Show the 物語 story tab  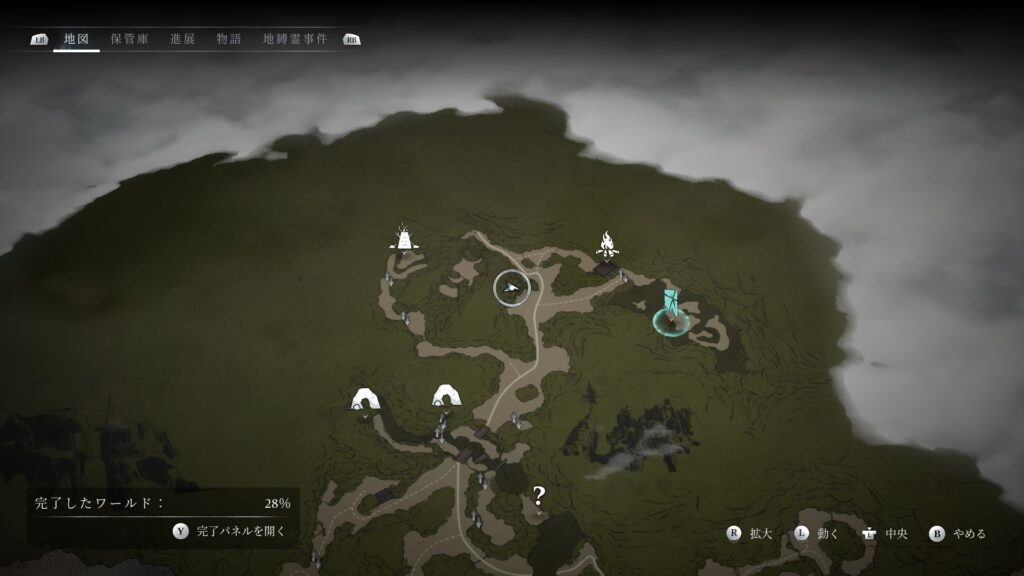pyautogui.click(x=229, y=39)
